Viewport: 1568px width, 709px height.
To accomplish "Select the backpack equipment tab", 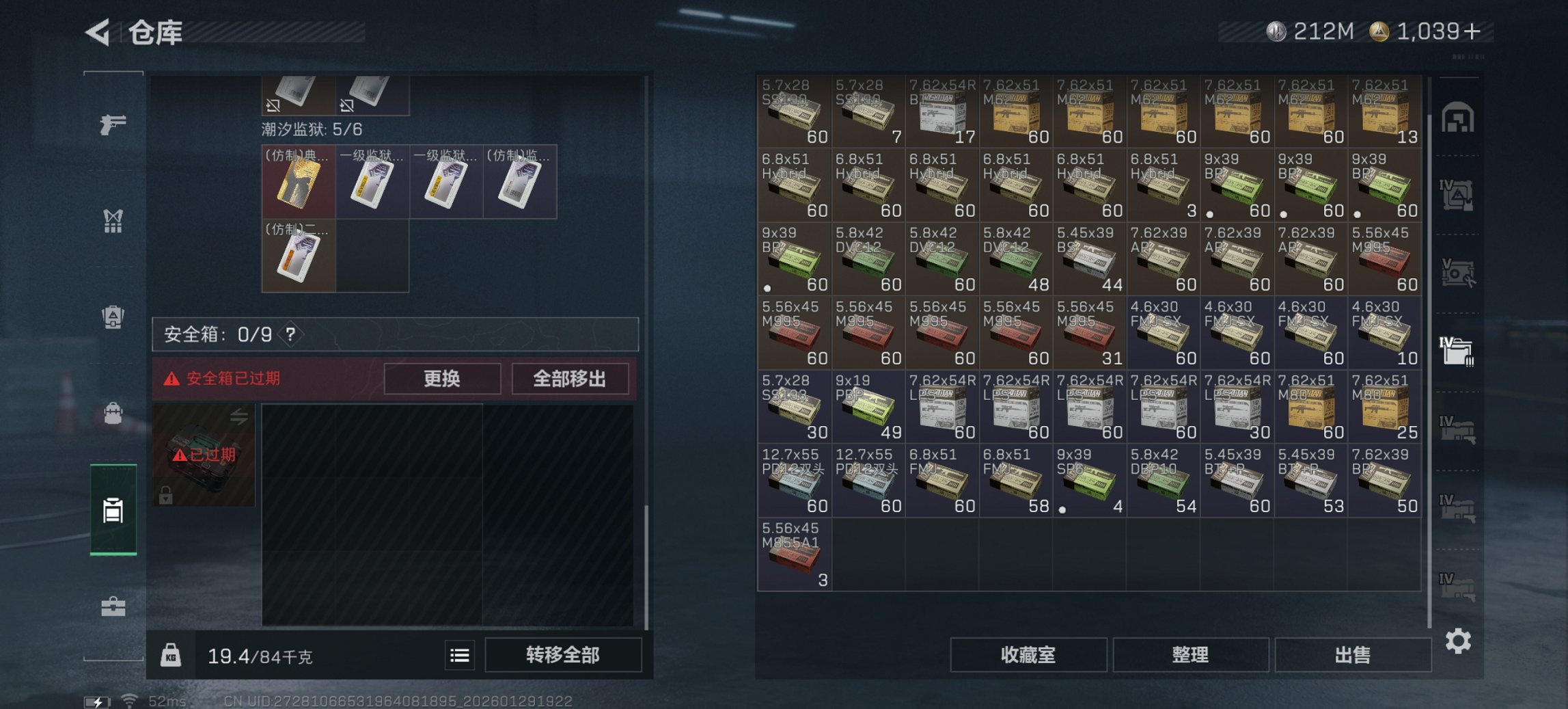I will 113,317.
